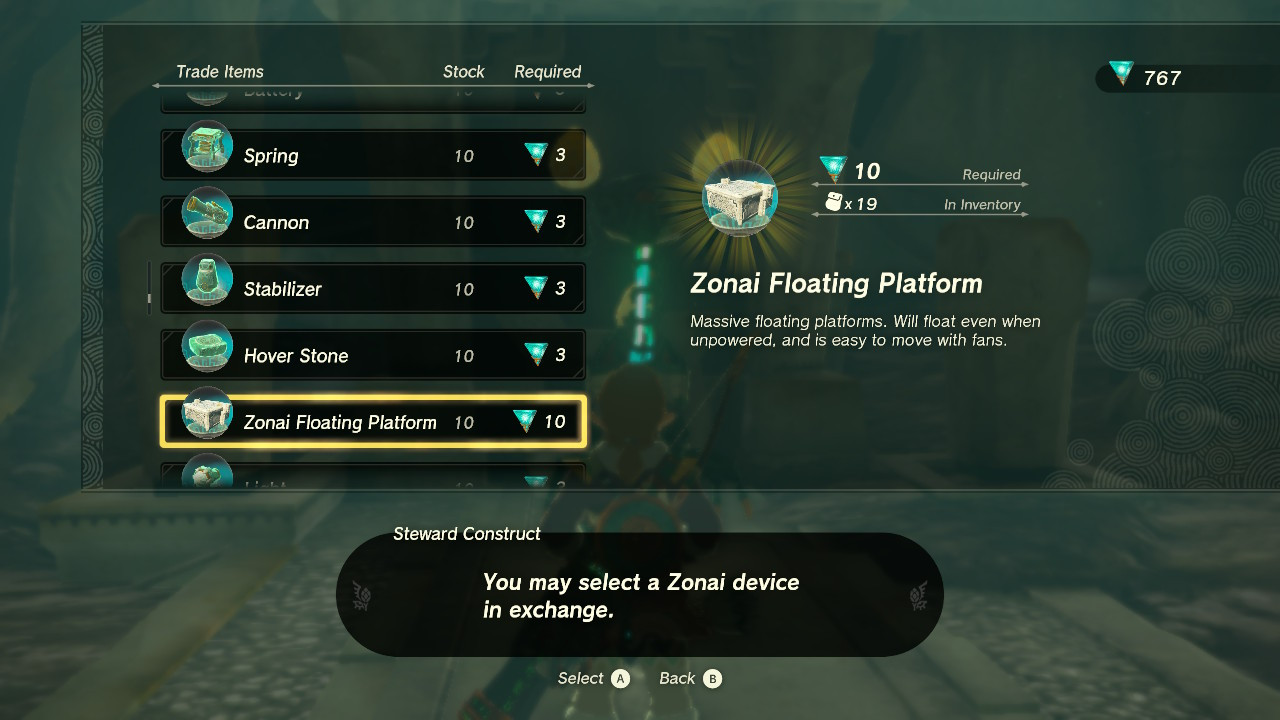Click the Cannon device icon

coord(206,214)
